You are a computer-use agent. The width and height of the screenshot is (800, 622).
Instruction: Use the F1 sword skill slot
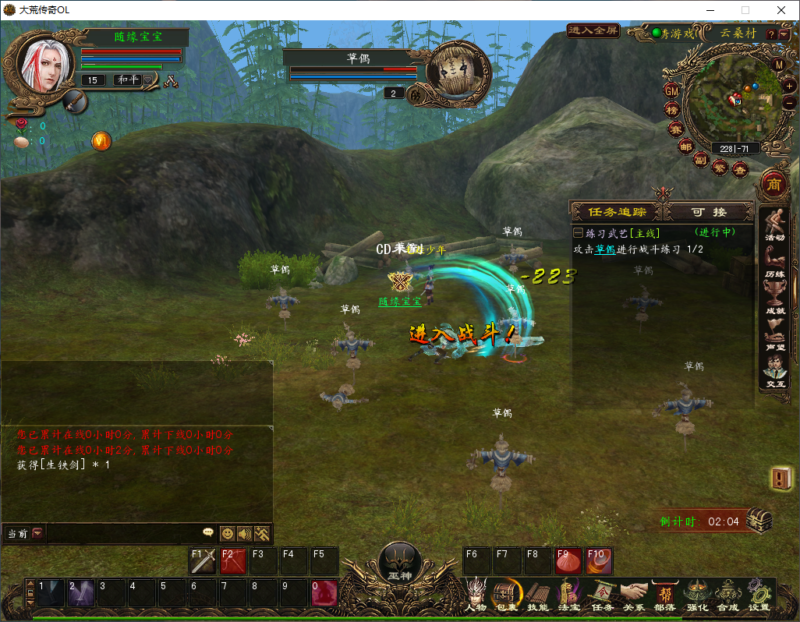[204, 561]
